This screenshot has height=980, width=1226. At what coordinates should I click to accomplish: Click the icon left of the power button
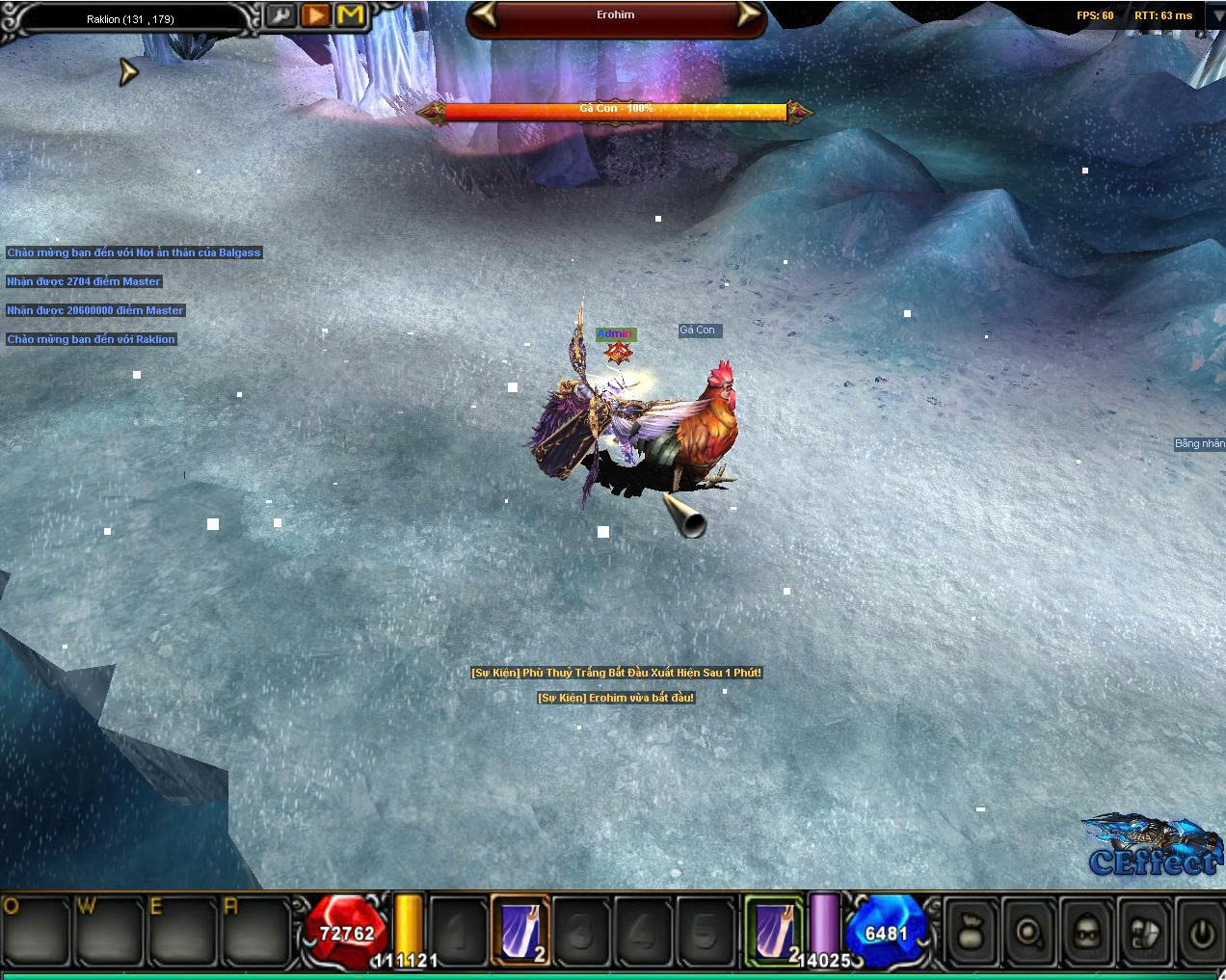pyautogui.click(x=1147, y=932)
